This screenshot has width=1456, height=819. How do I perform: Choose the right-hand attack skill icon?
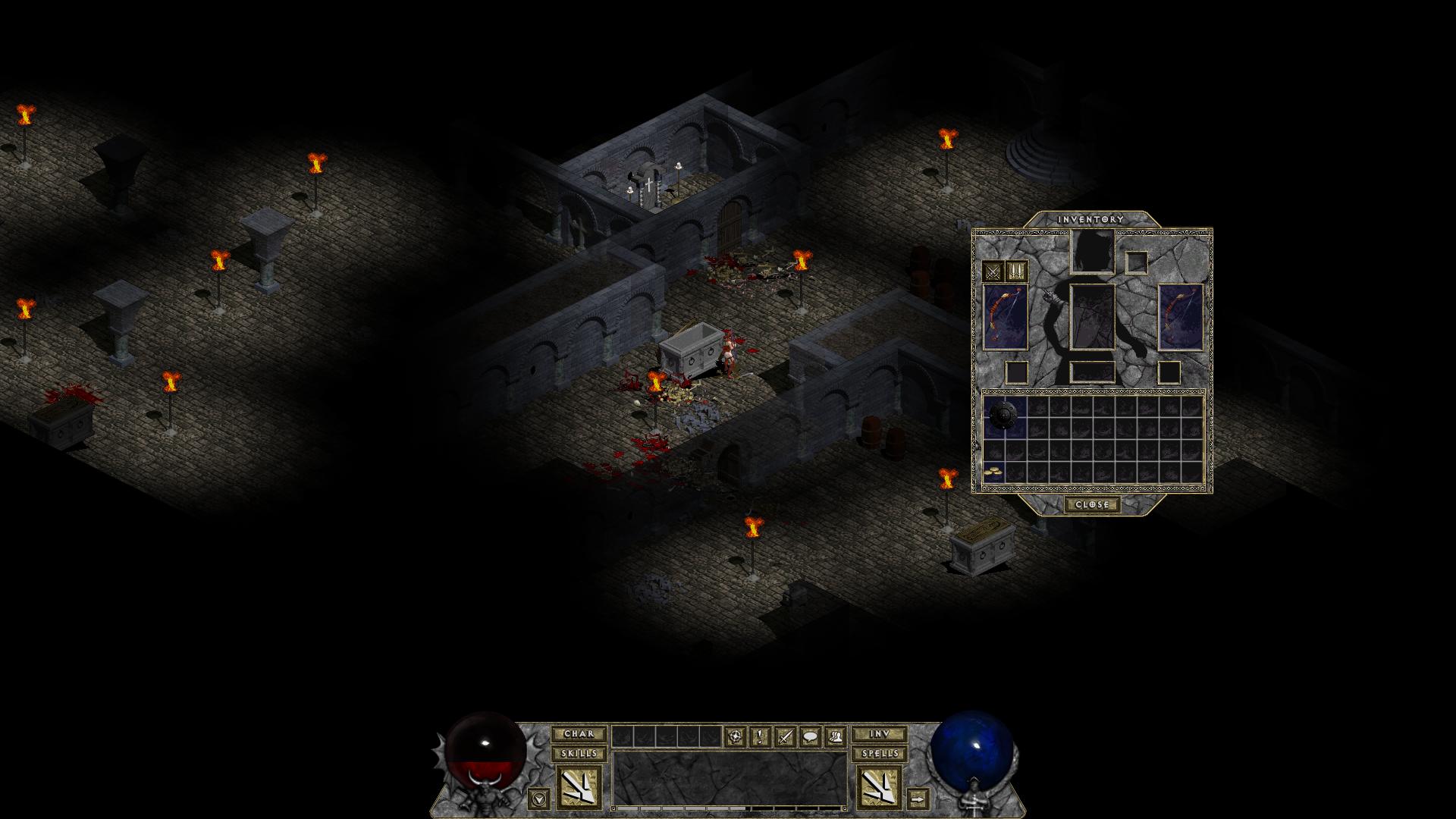click(879, 787)
